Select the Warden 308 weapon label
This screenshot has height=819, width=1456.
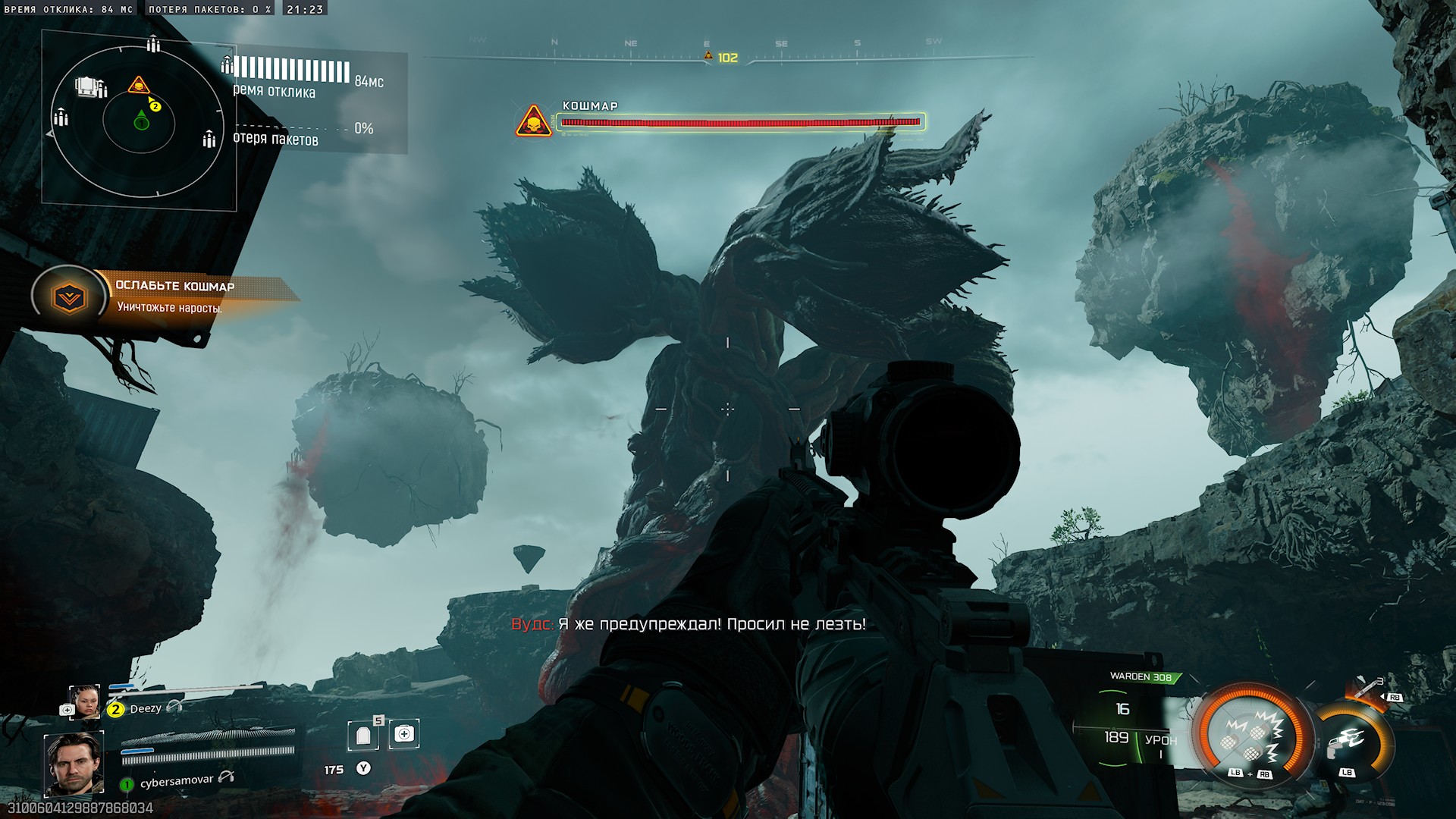1140,676
